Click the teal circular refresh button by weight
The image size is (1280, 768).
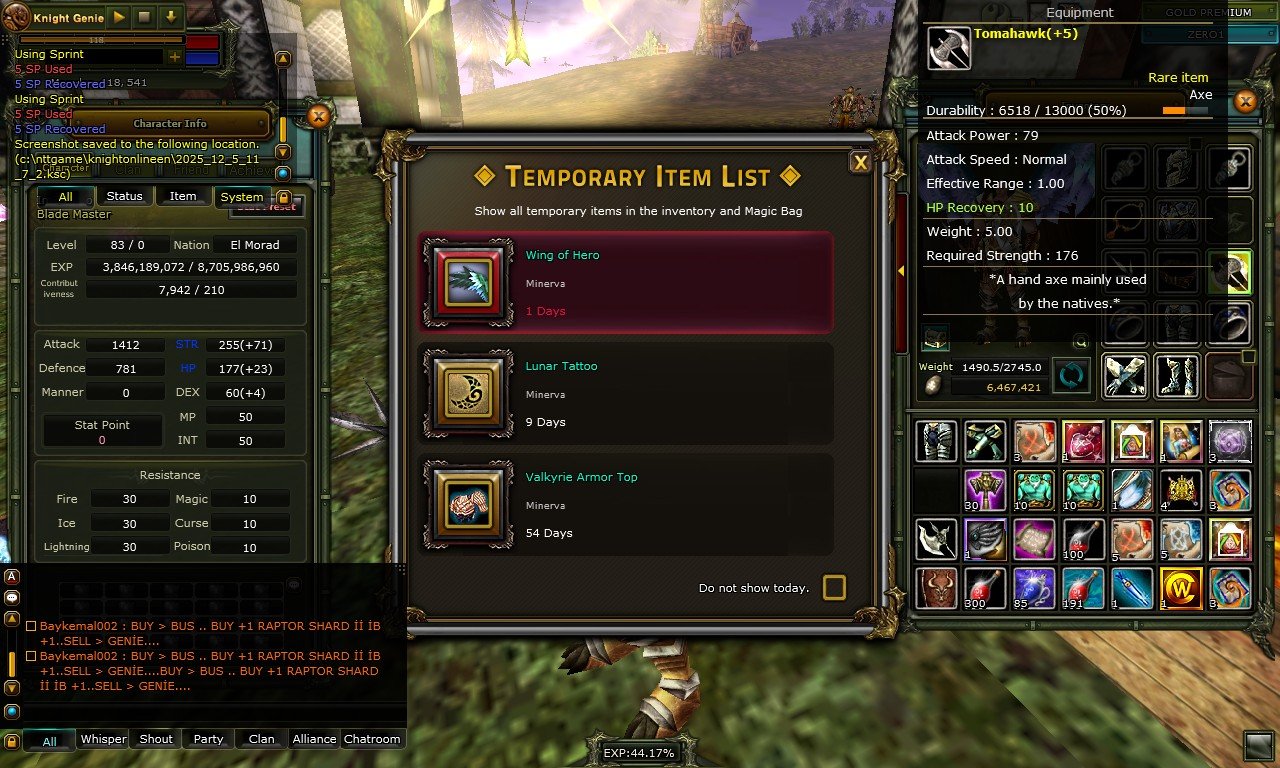coord(1071,376)
